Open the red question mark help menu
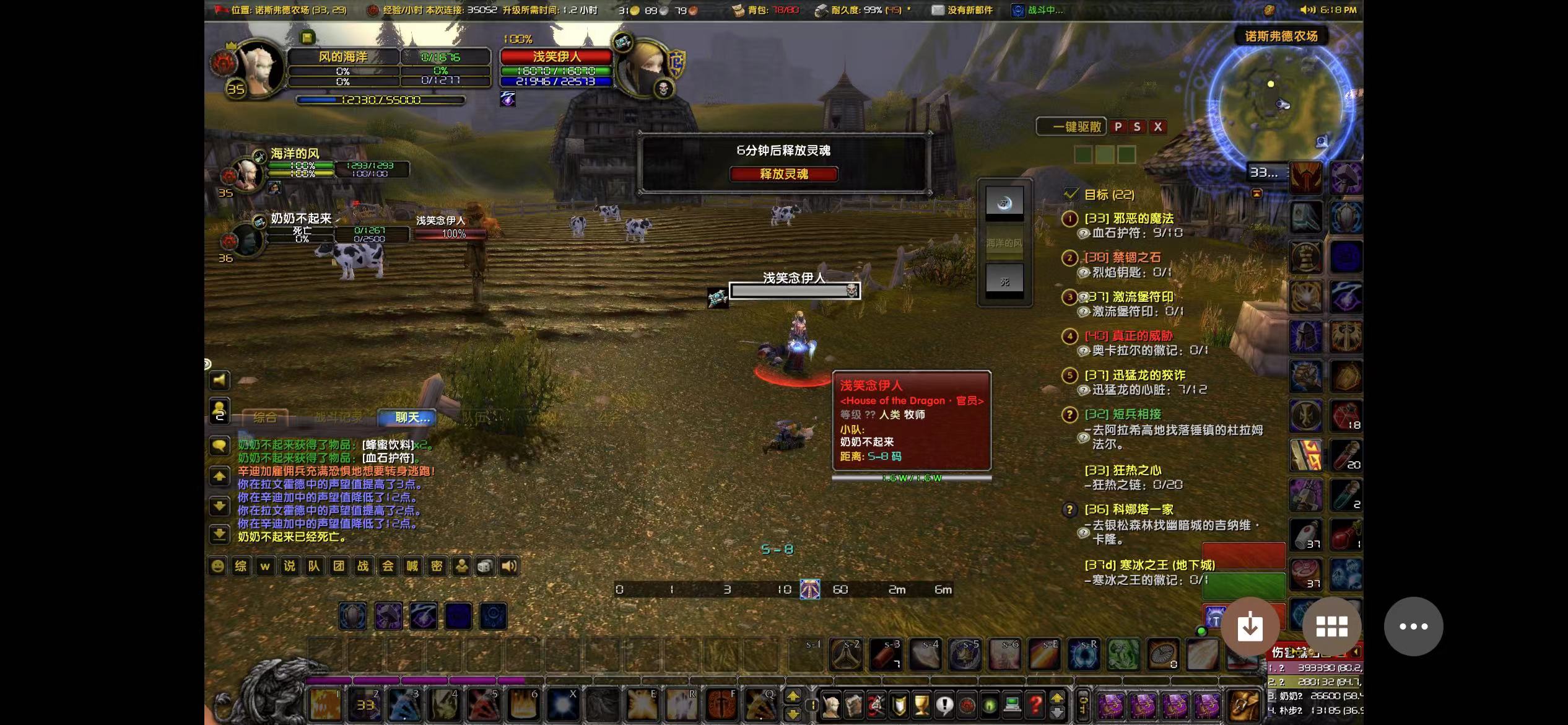The height and width of the screenshot is (725, 1568). coord(1035,705)
